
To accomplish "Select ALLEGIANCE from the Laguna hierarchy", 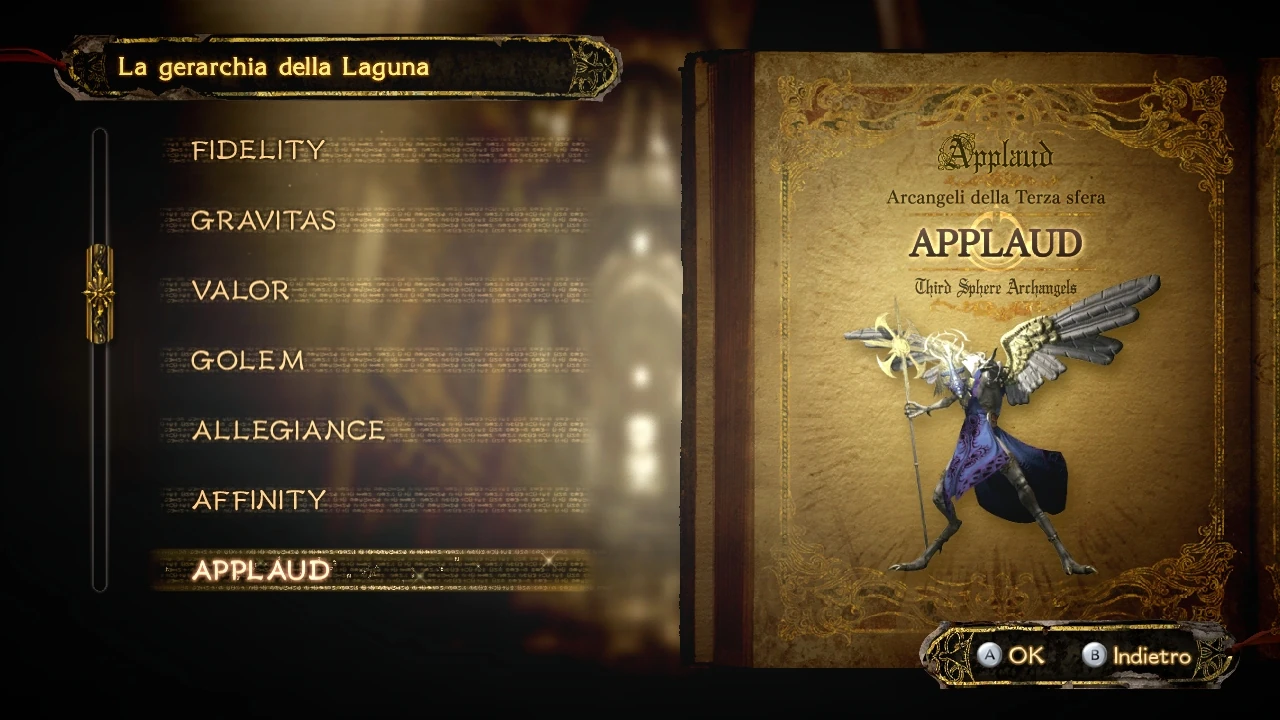I will 288,430.
